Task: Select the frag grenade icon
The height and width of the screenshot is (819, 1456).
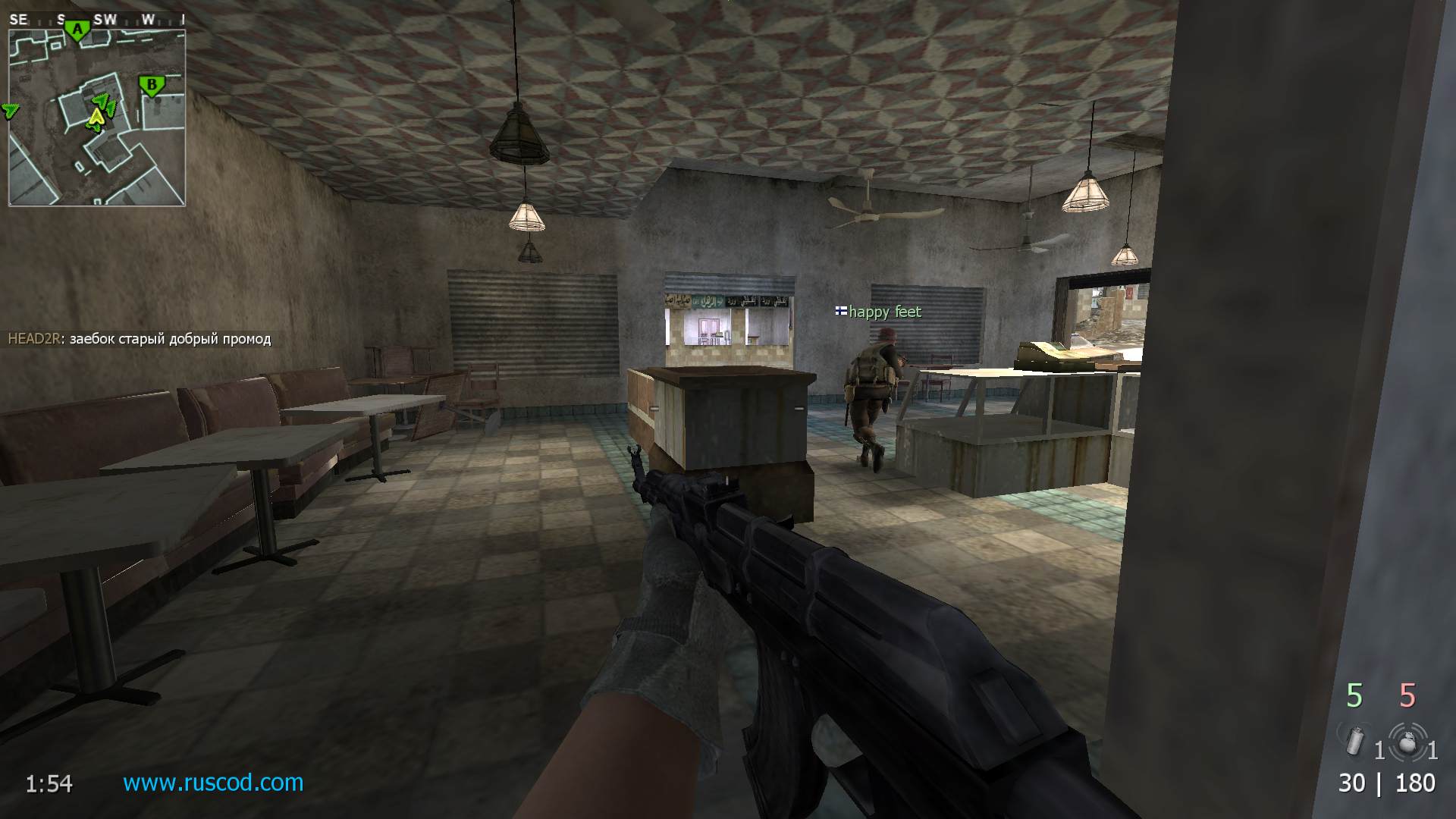Action: (x=1408, y=742)
